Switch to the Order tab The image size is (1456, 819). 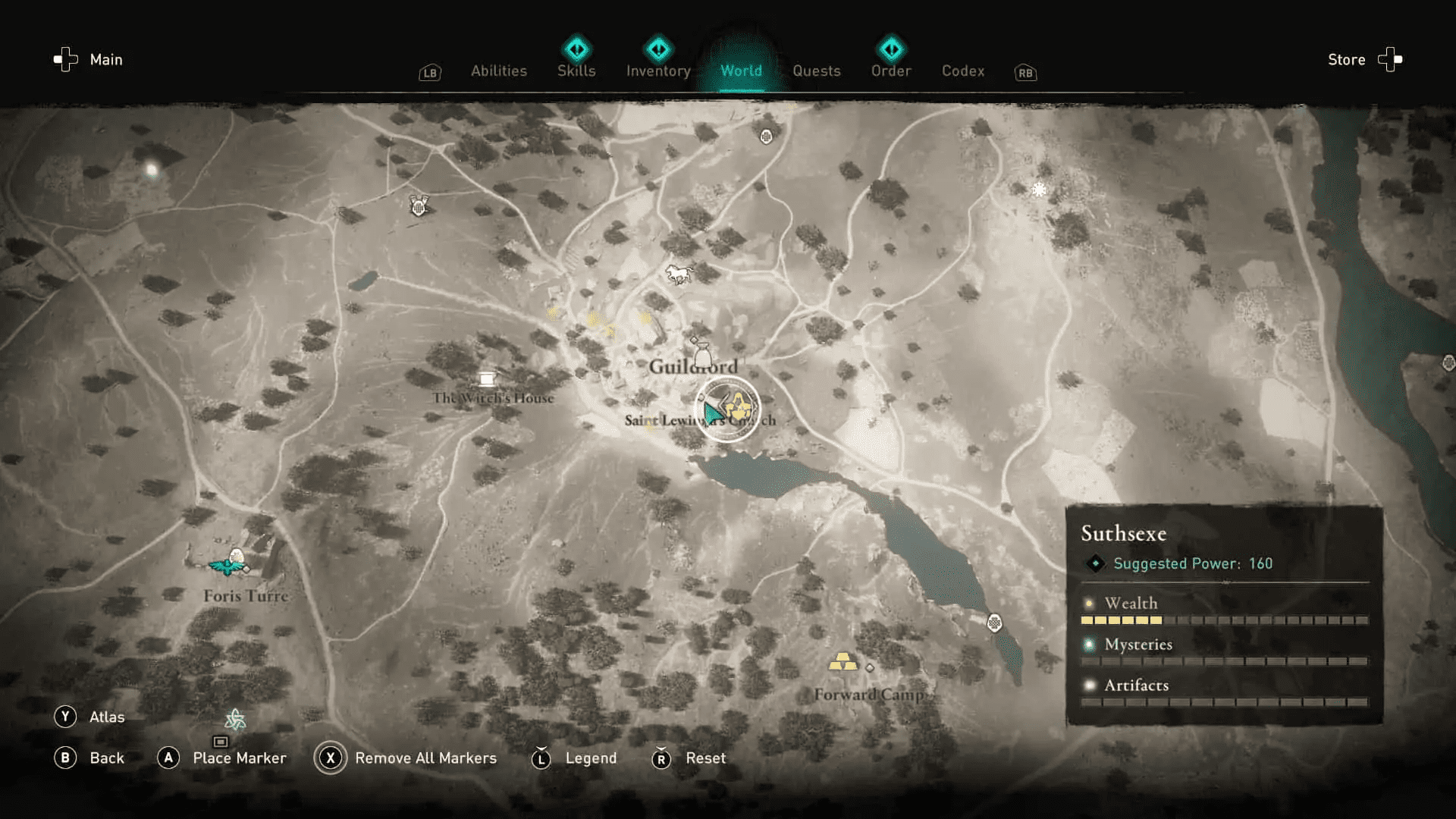[x=891, y=71]
